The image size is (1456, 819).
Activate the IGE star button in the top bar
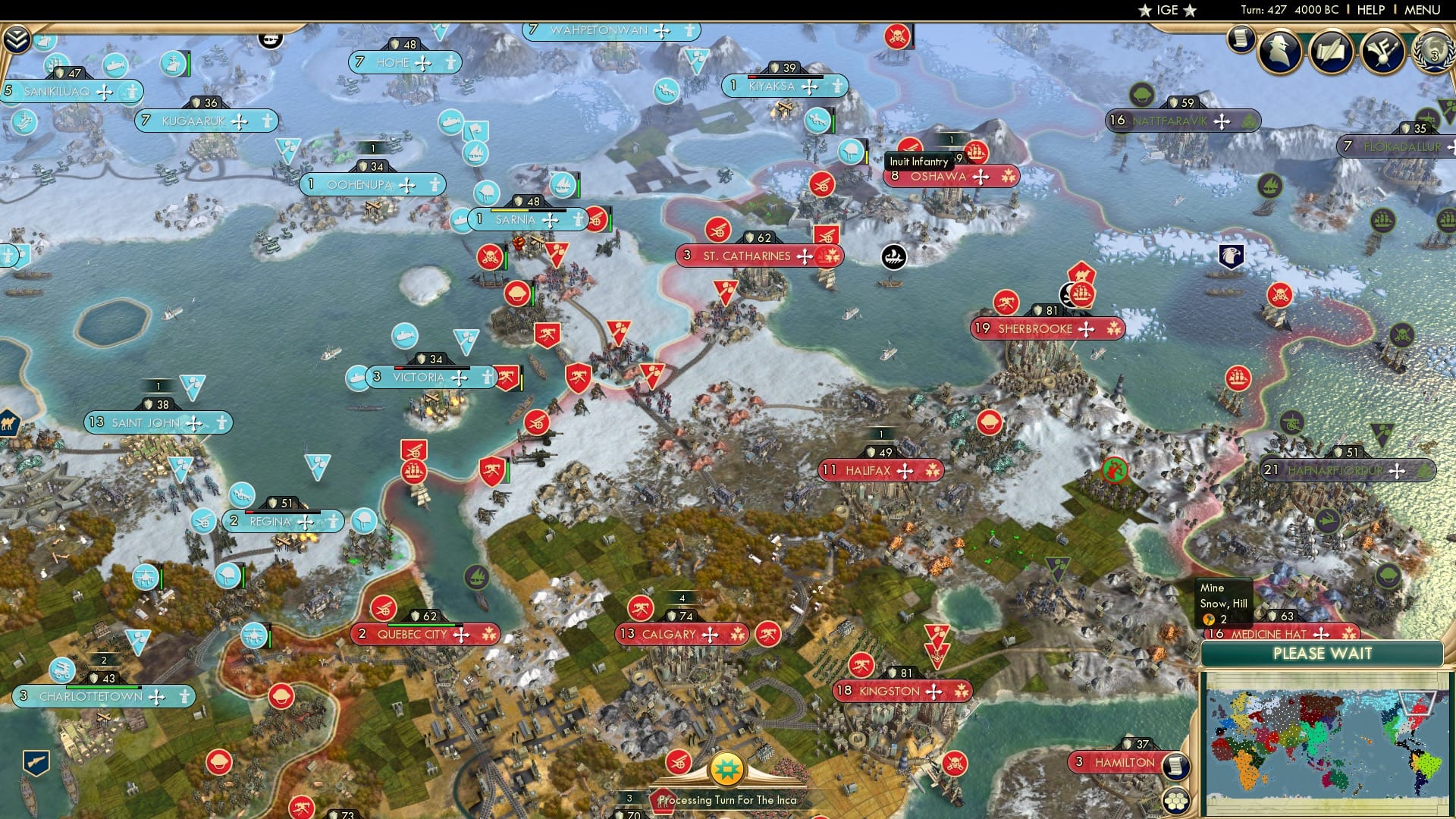(x=1167, y=10)
